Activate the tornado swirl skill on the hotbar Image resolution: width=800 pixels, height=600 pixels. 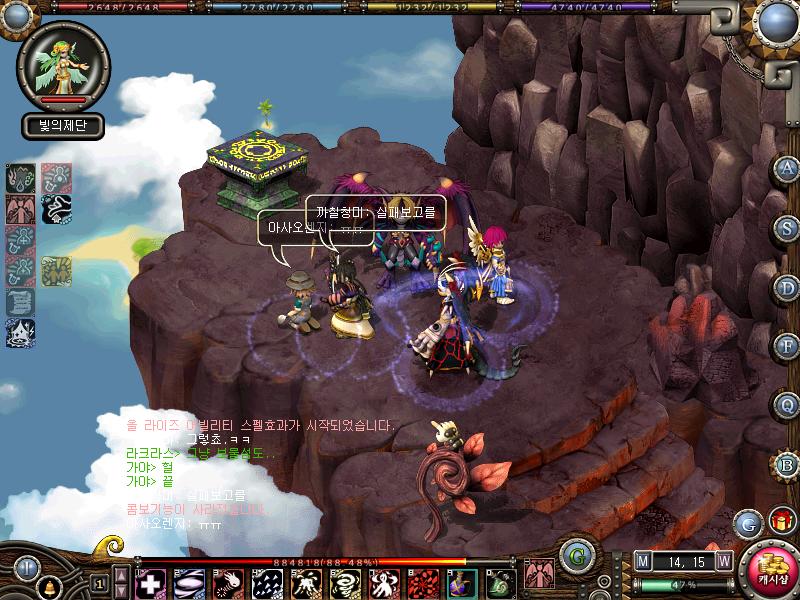point(344,582)
